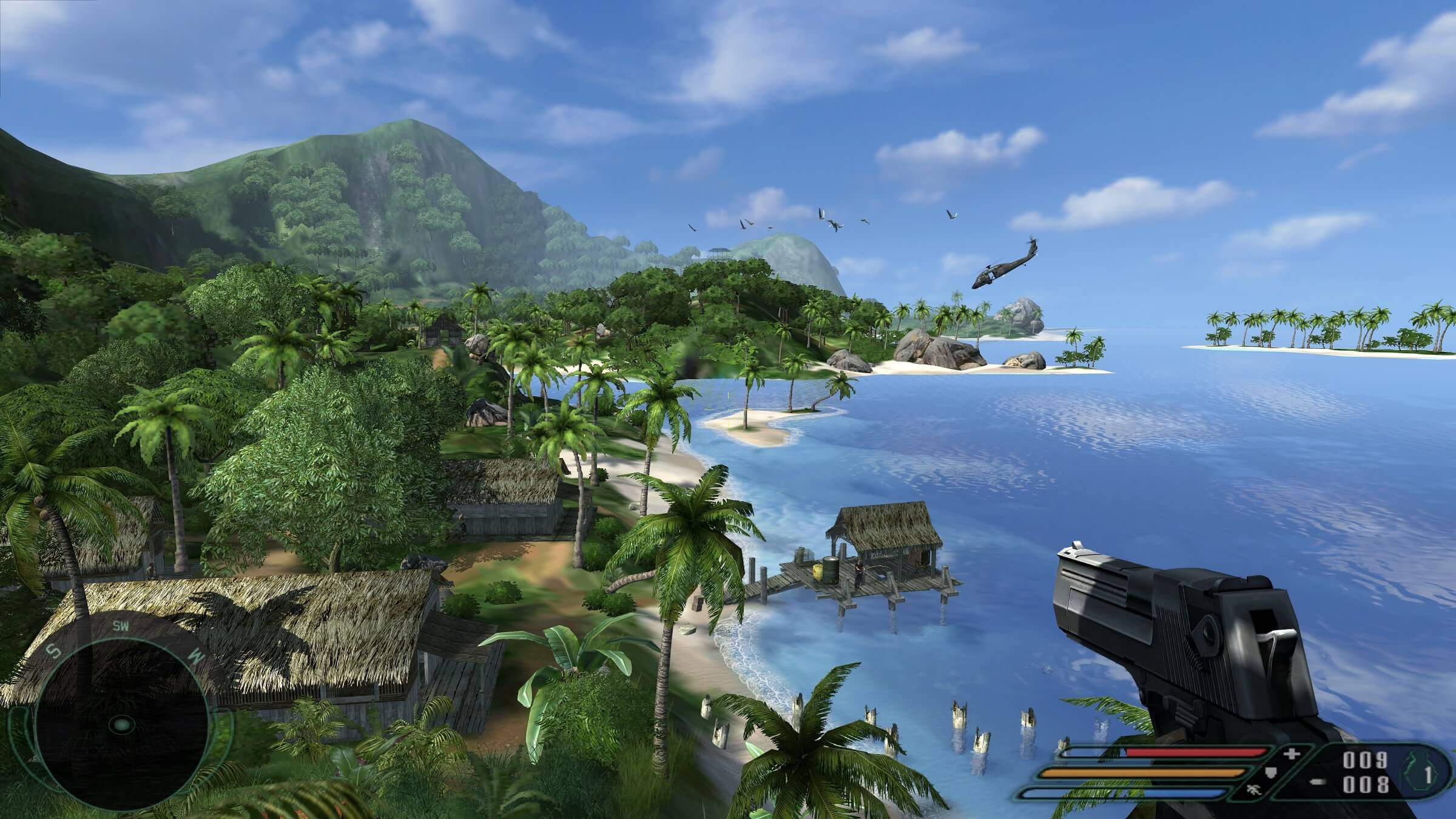Viewport: 1456px width, 819px height.
Task: Click the running man stamina icon
Action: (1252, 790)
